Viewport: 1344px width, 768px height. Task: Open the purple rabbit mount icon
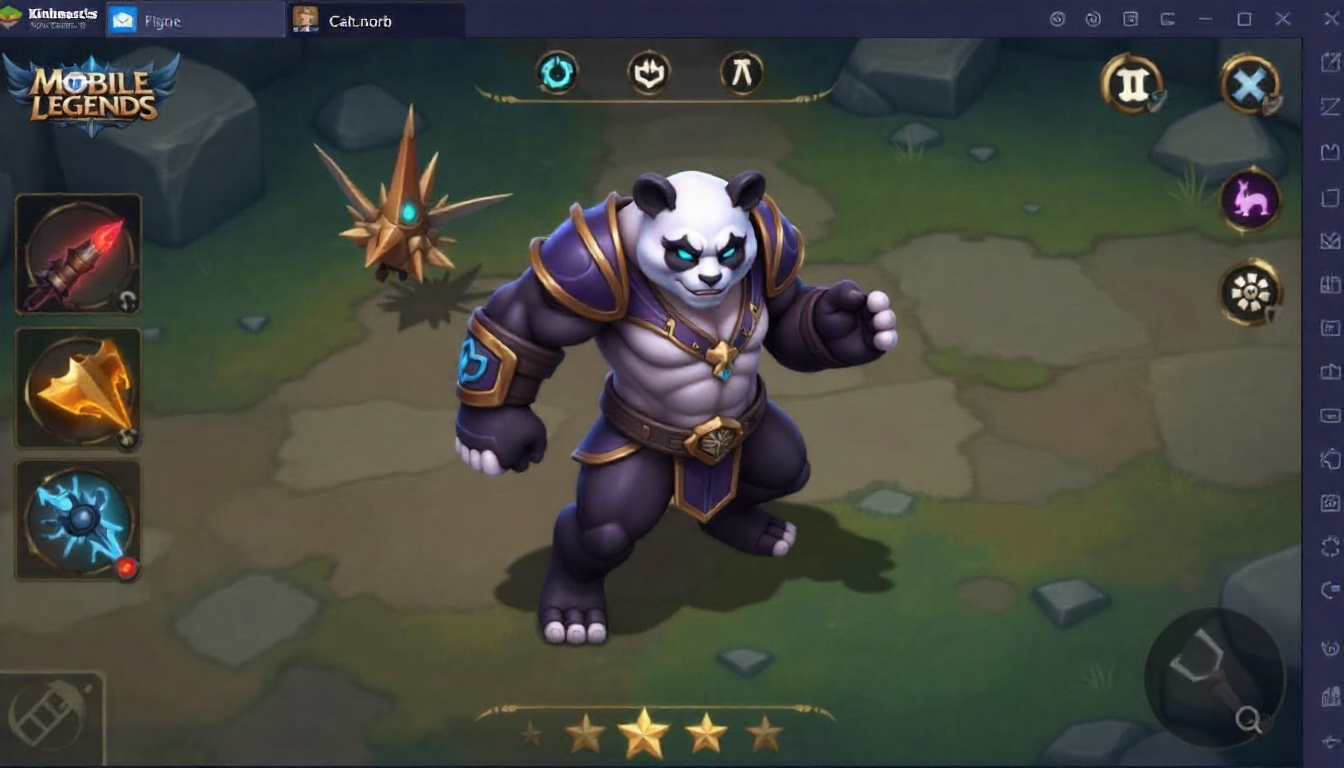coord(1250,199)
